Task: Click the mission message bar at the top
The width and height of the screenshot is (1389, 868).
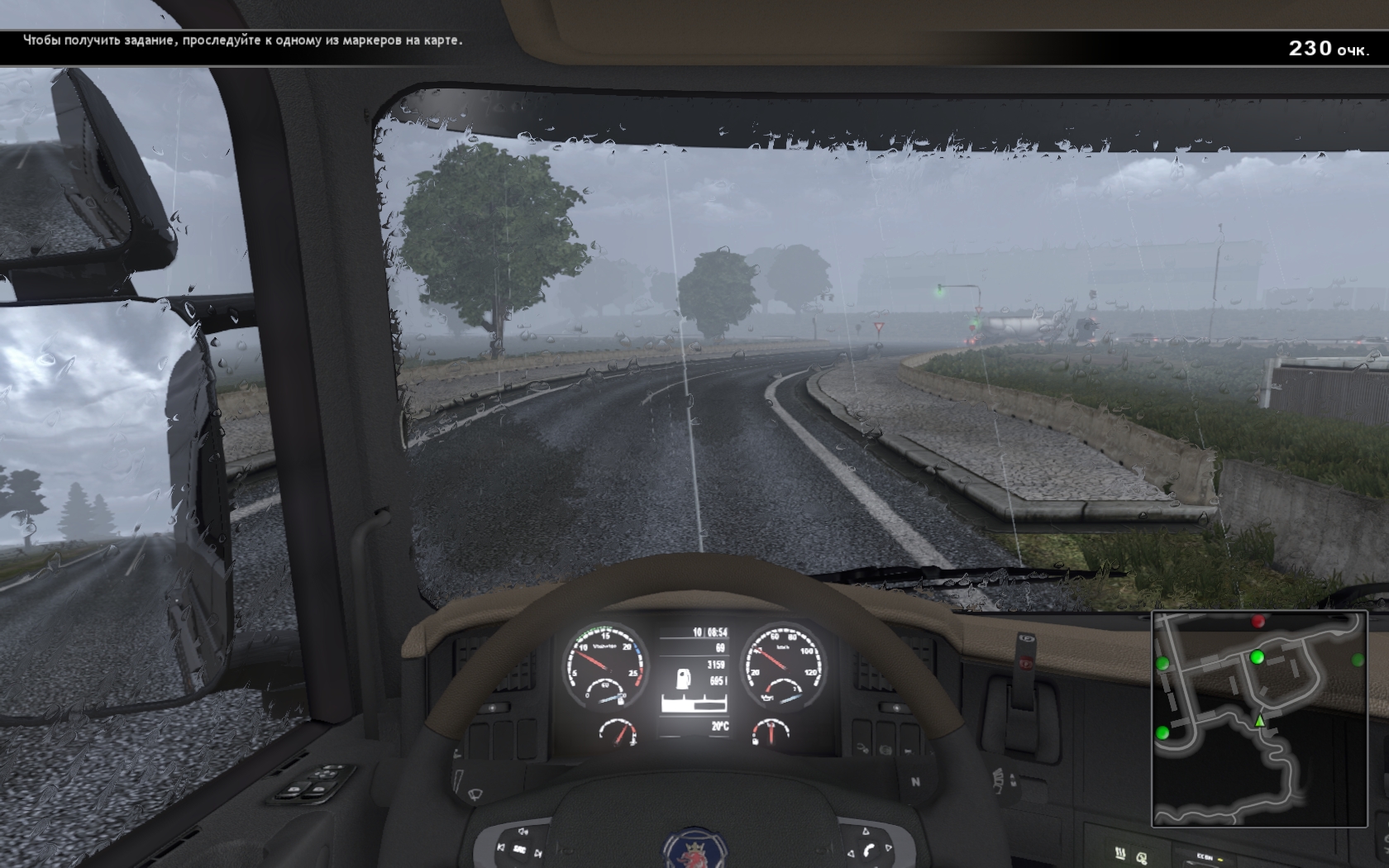Action: [x=244, y=38]
